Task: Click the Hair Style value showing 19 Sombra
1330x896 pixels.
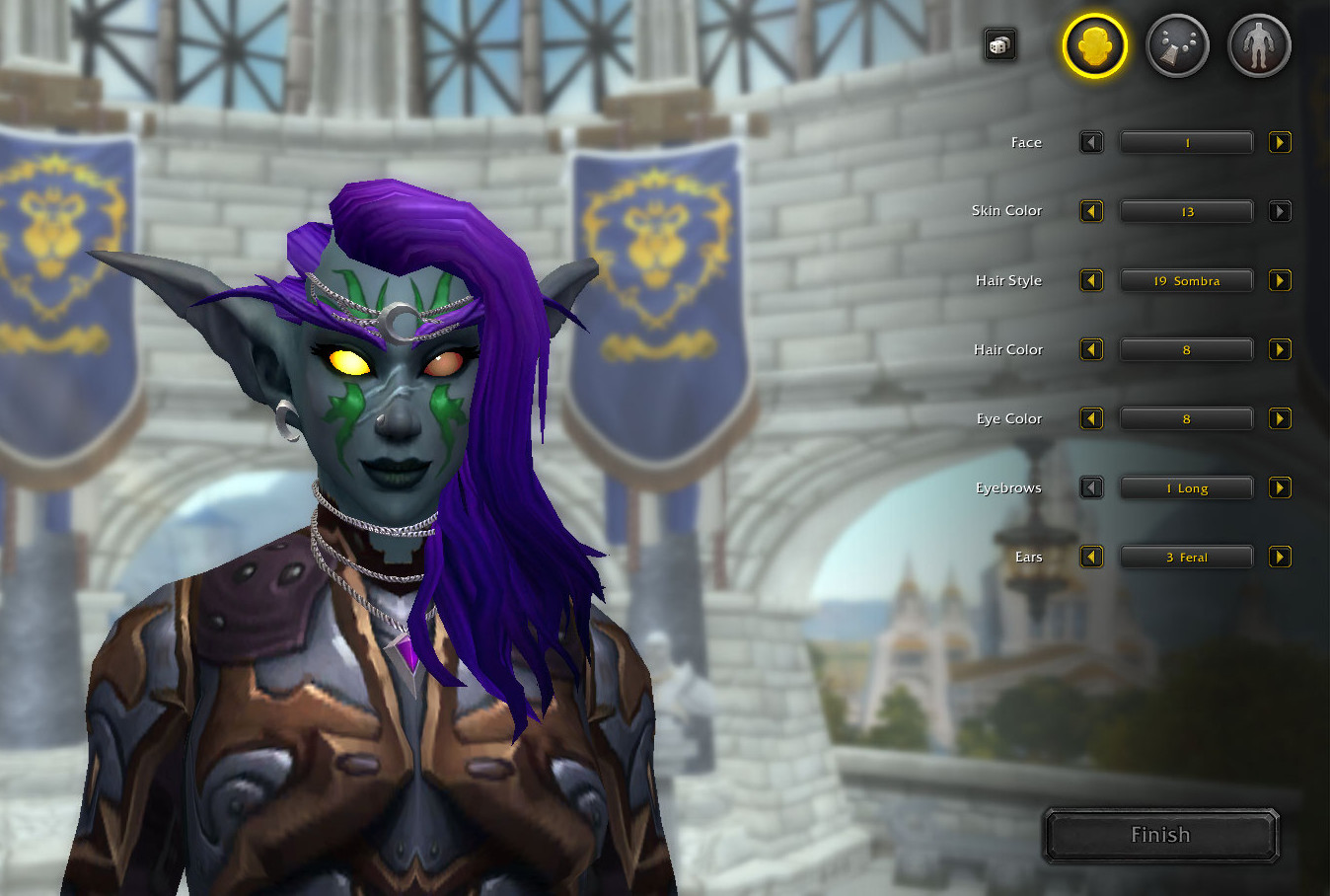Action: (1186, 280)
